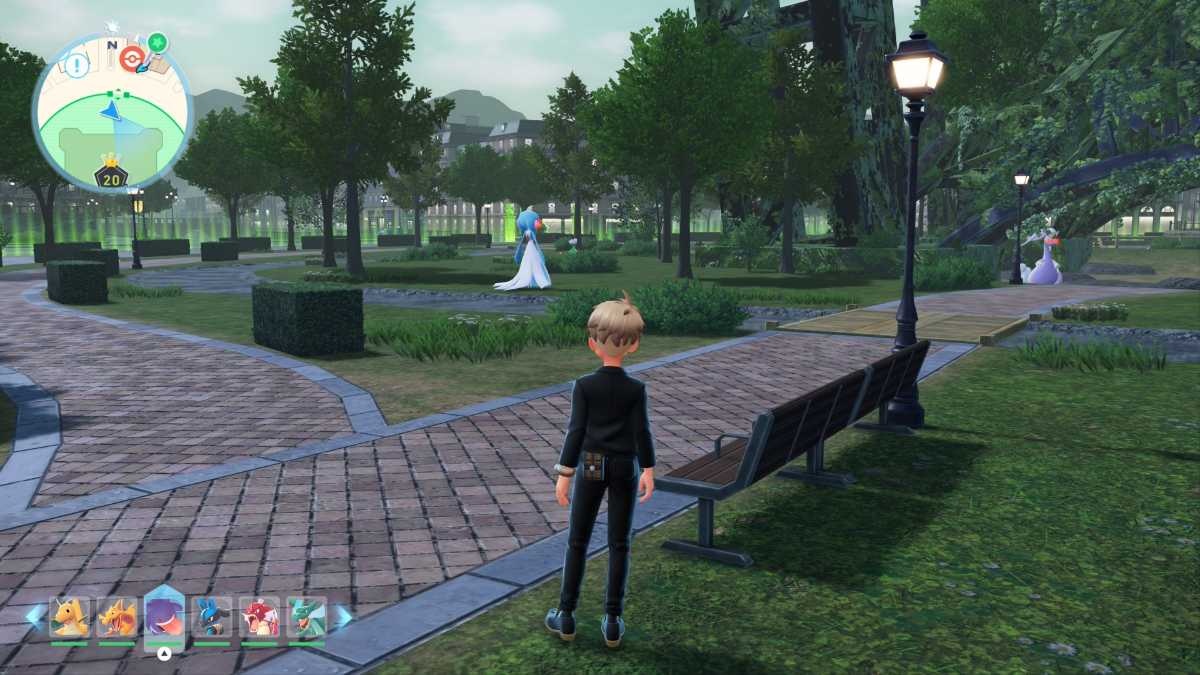Click the Pokémon Center marker on minimap

point(131,58)
